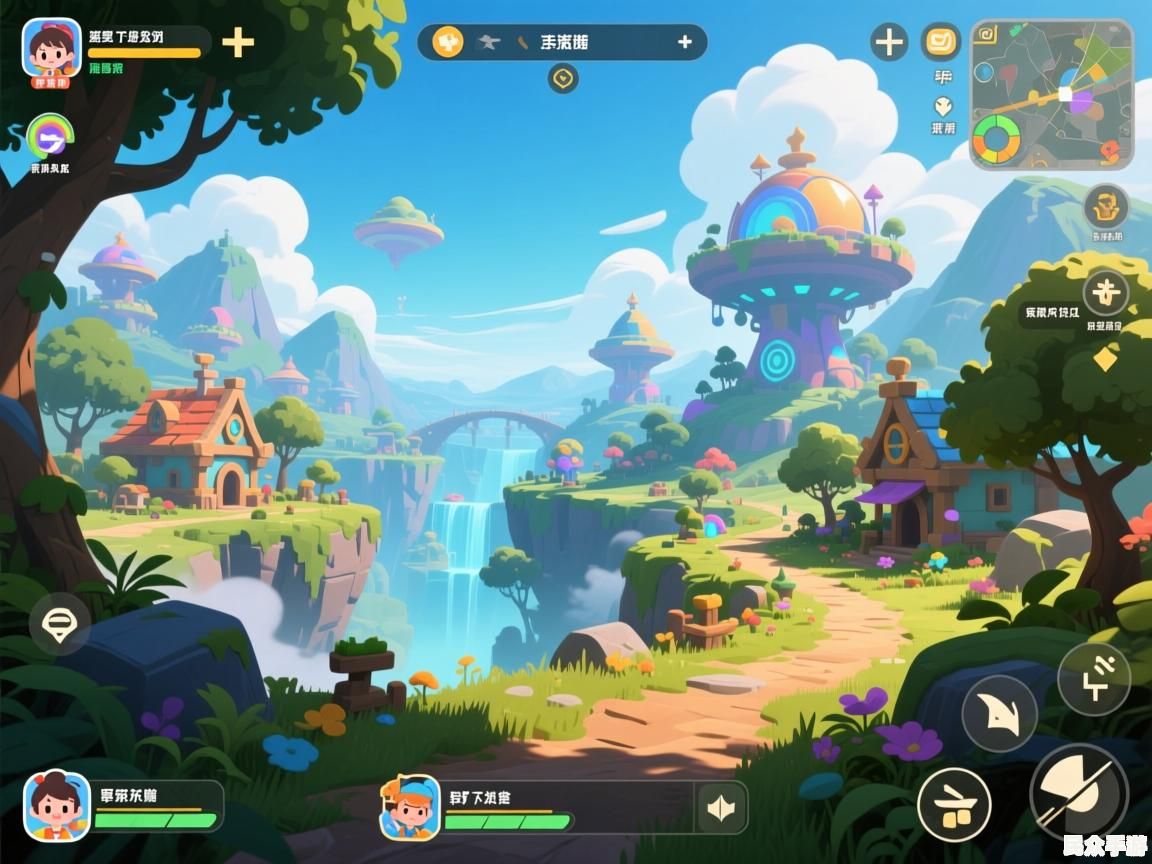
Task: Open the player avatar portrait at top-left
Action: coord(51,50)
